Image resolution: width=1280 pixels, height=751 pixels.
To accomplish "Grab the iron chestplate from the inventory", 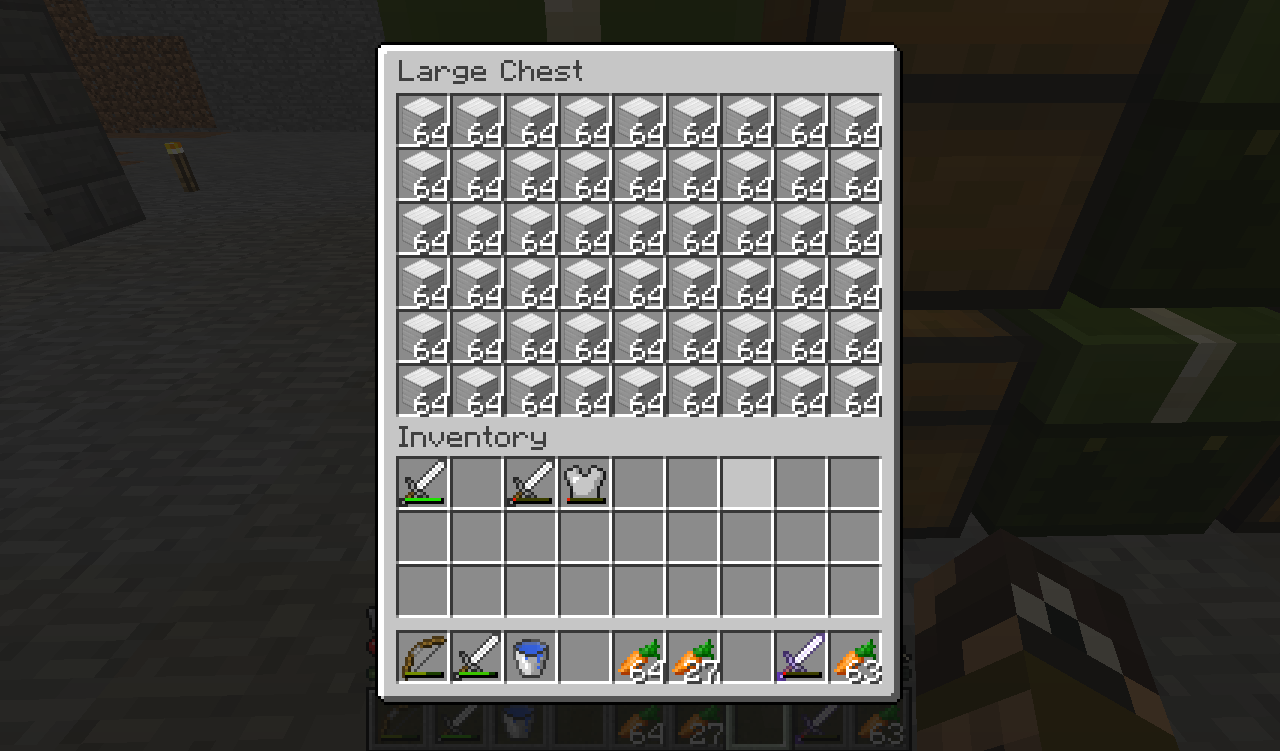I will pyautogui.click(x=584, y=482).
